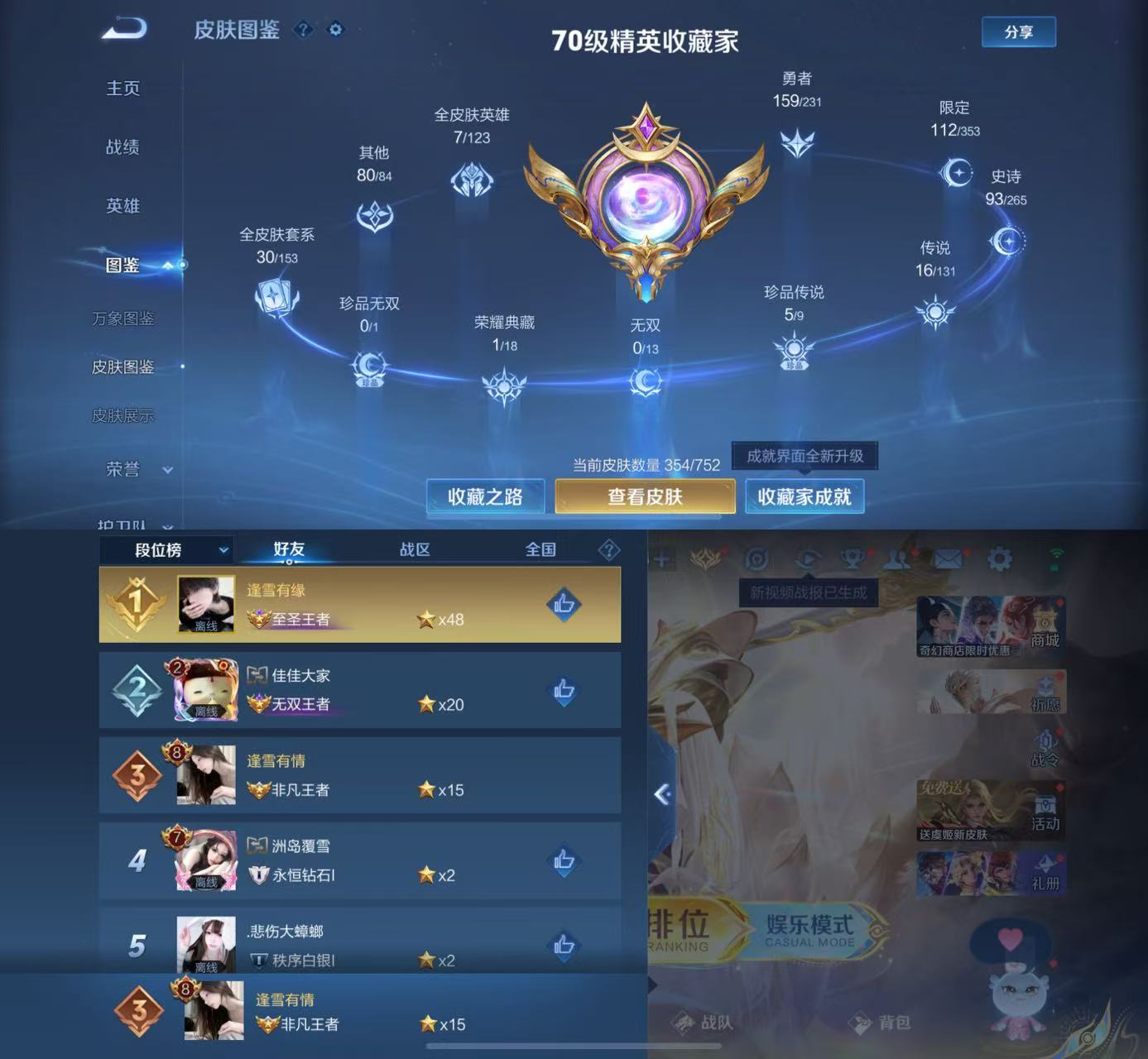Image resolution: width=1148 pixels, height=1059 pixels.
Task: Switch to the 全国 tab
Action: [542, 549]
